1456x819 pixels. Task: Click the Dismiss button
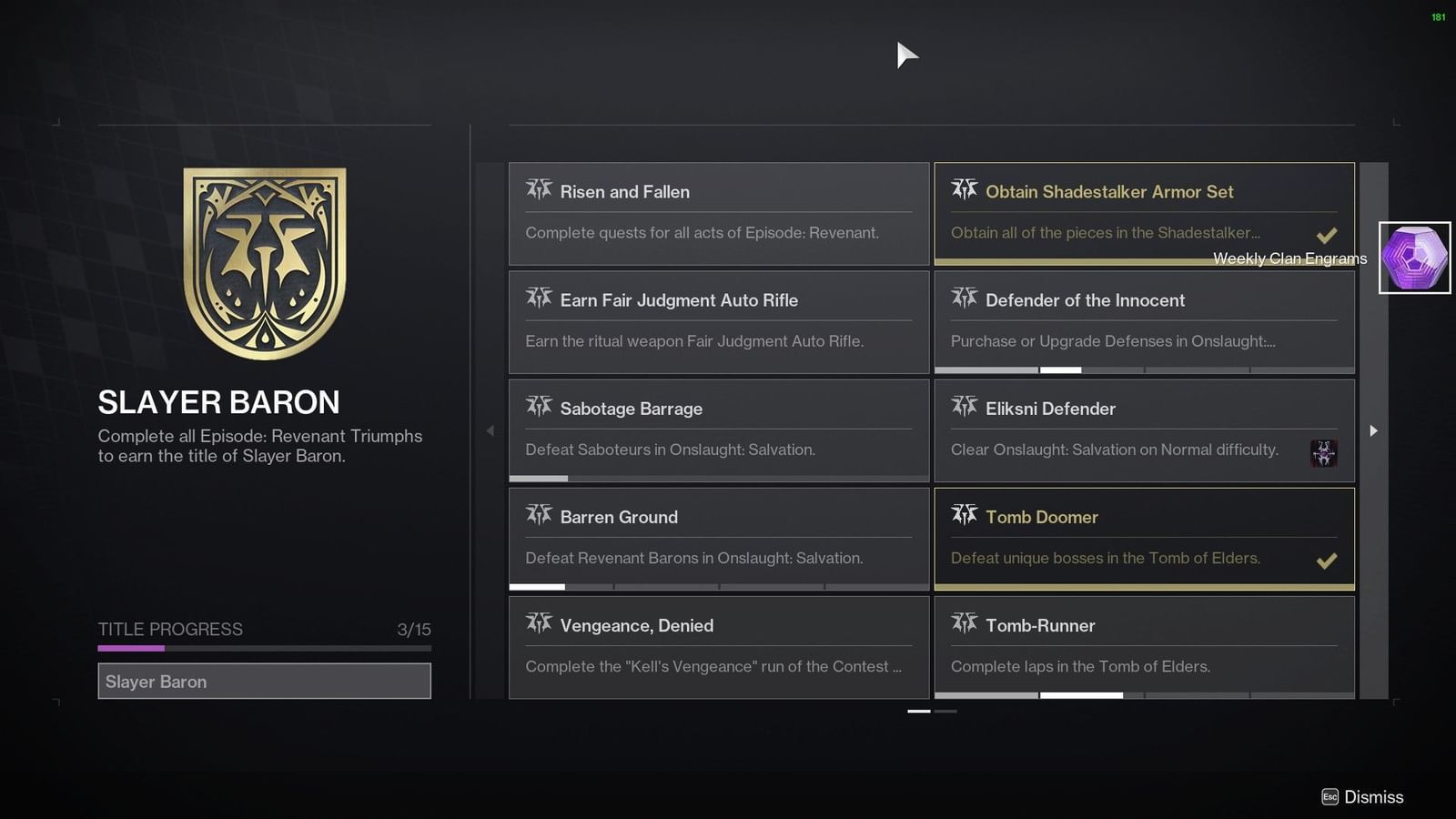tap(1362, 796)
